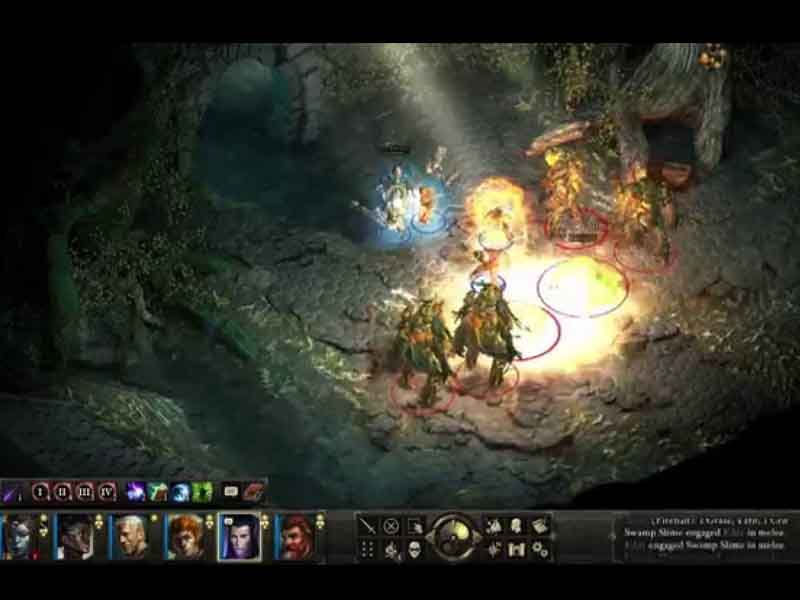
Task: Open the level IV spell list
Action: (107, 491)
